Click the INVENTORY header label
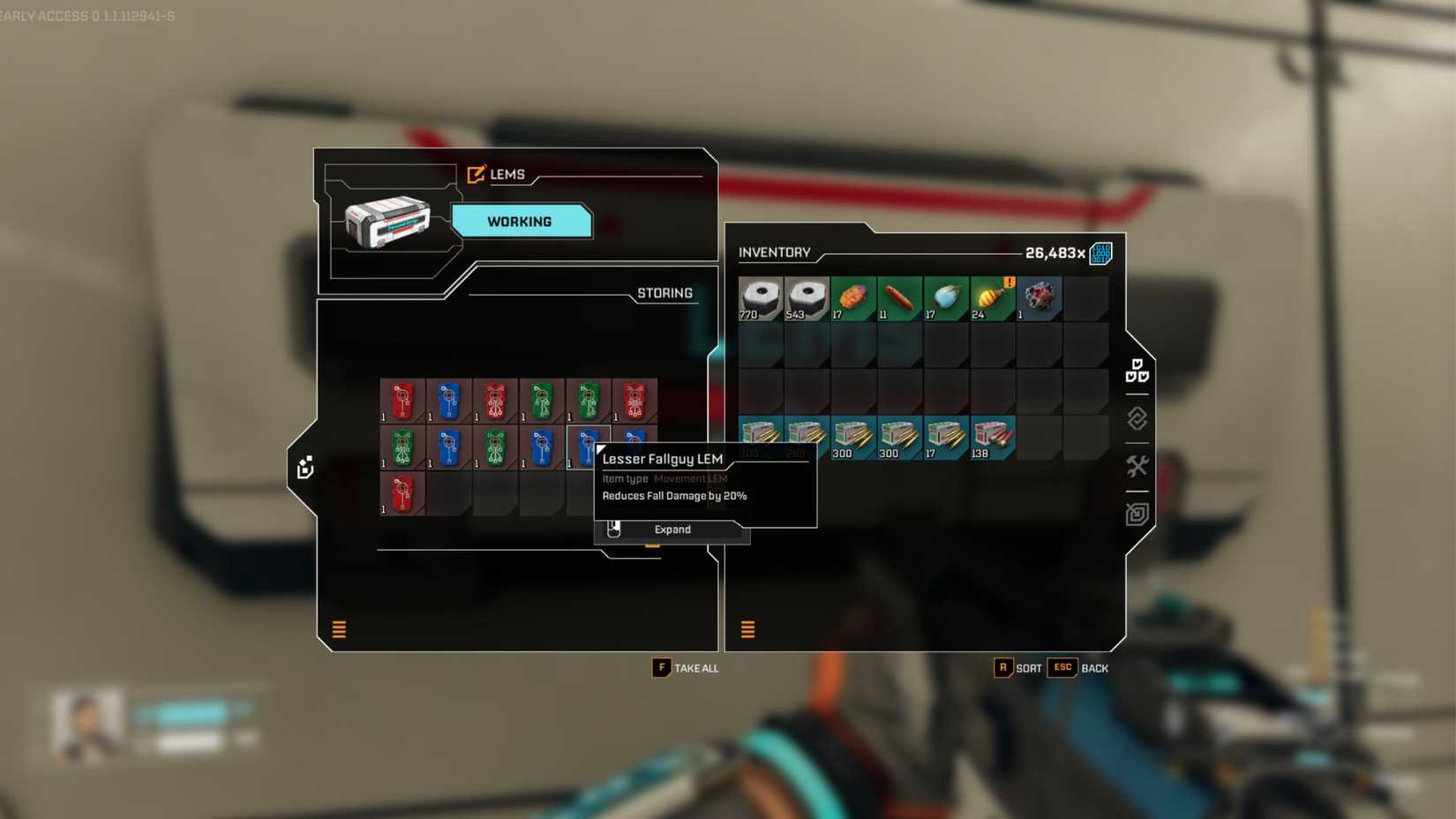This screenshot has width=1456, height=819. coord(775,252)
